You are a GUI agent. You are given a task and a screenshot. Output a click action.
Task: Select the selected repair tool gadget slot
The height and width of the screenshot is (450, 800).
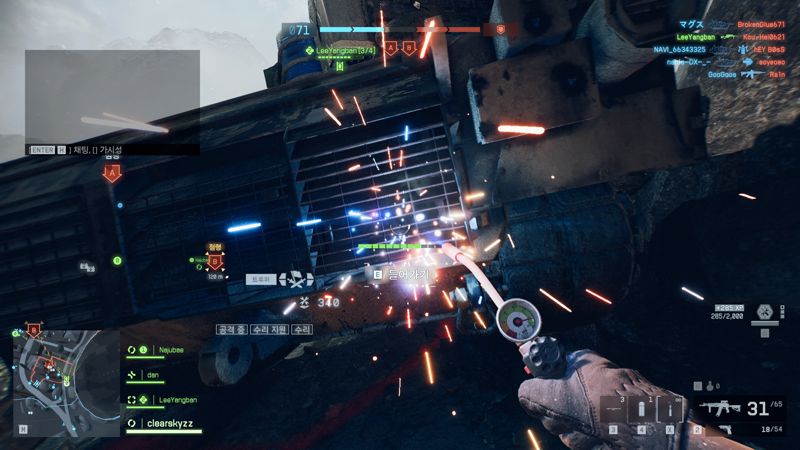(x=669, y=410)
